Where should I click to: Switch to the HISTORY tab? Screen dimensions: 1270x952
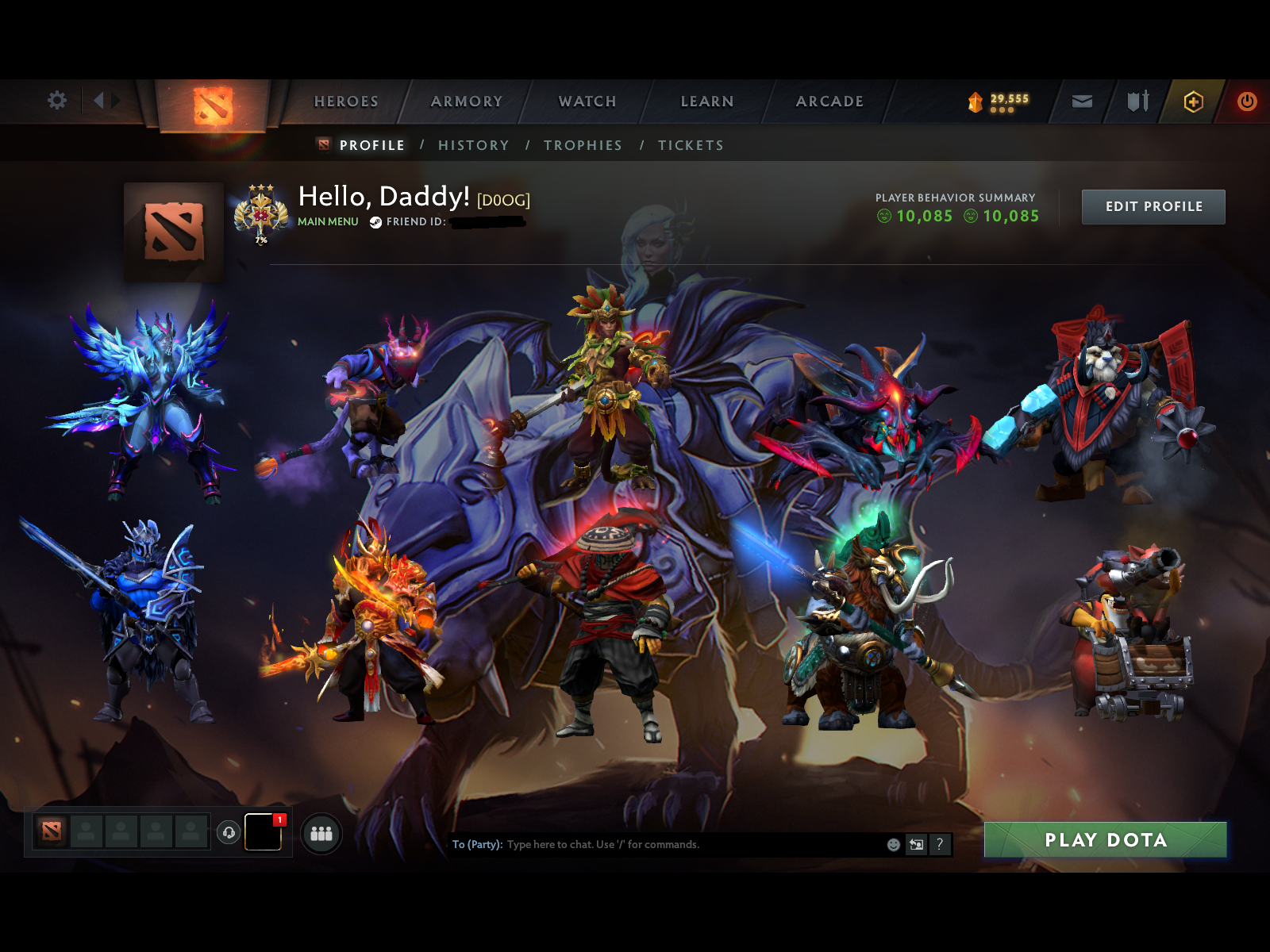coord(474,145)
